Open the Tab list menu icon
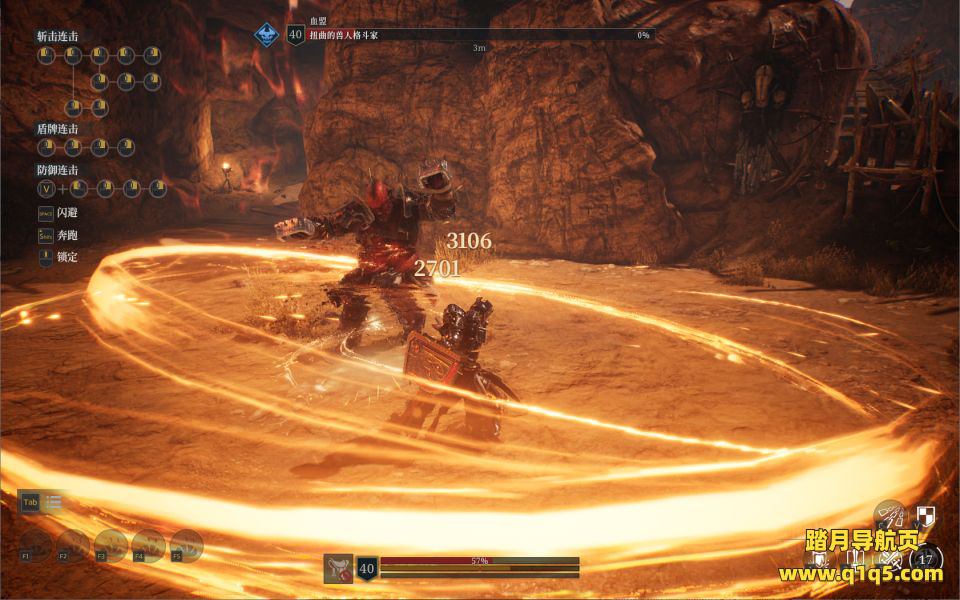The width and height of the screenshot is (960, 600). click(53, 503)
